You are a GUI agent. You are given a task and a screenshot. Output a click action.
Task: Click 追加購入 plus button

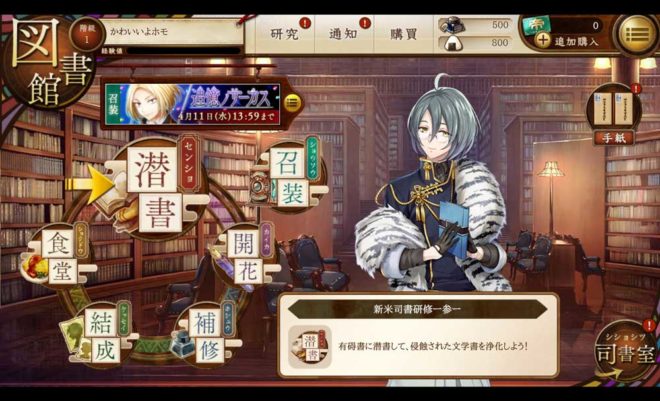543,41
